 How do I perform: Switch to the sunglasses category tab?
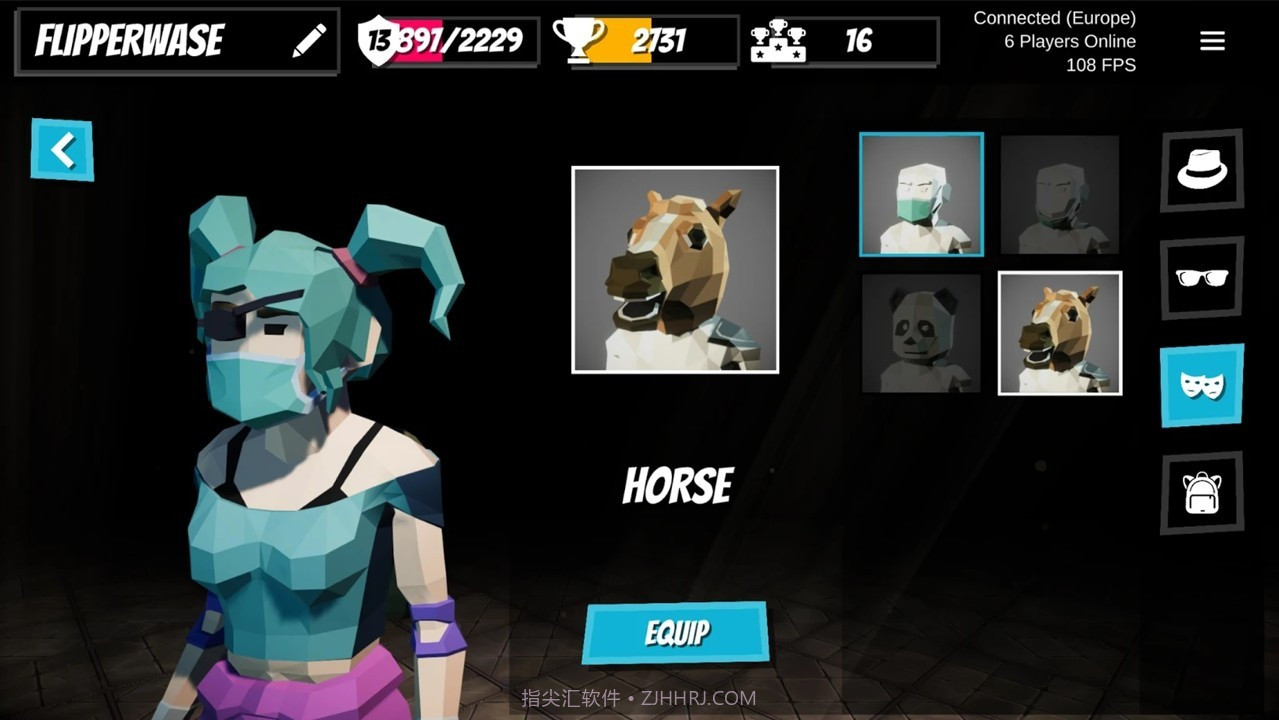1201,278
